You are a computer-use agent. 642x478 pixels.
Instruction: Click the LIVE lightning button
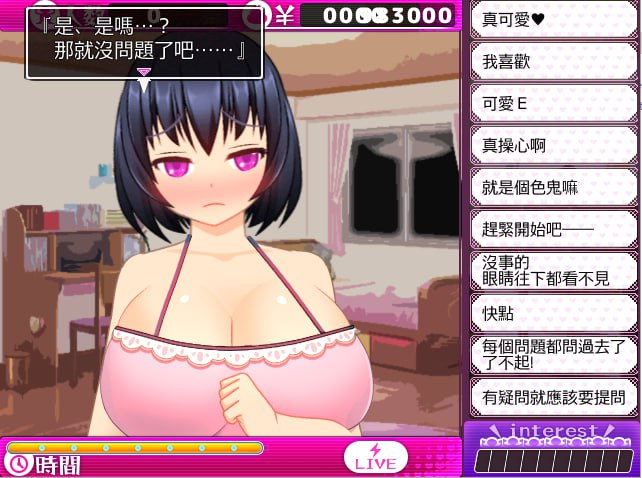376,457
